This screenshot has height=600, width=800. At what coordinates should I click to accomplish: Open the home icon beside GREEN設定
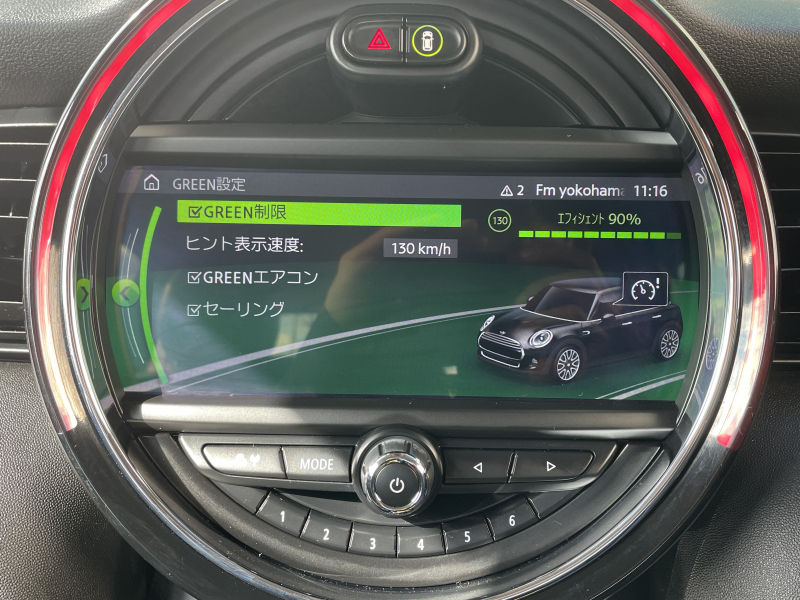pyautogui.click(x=152, y=183)
